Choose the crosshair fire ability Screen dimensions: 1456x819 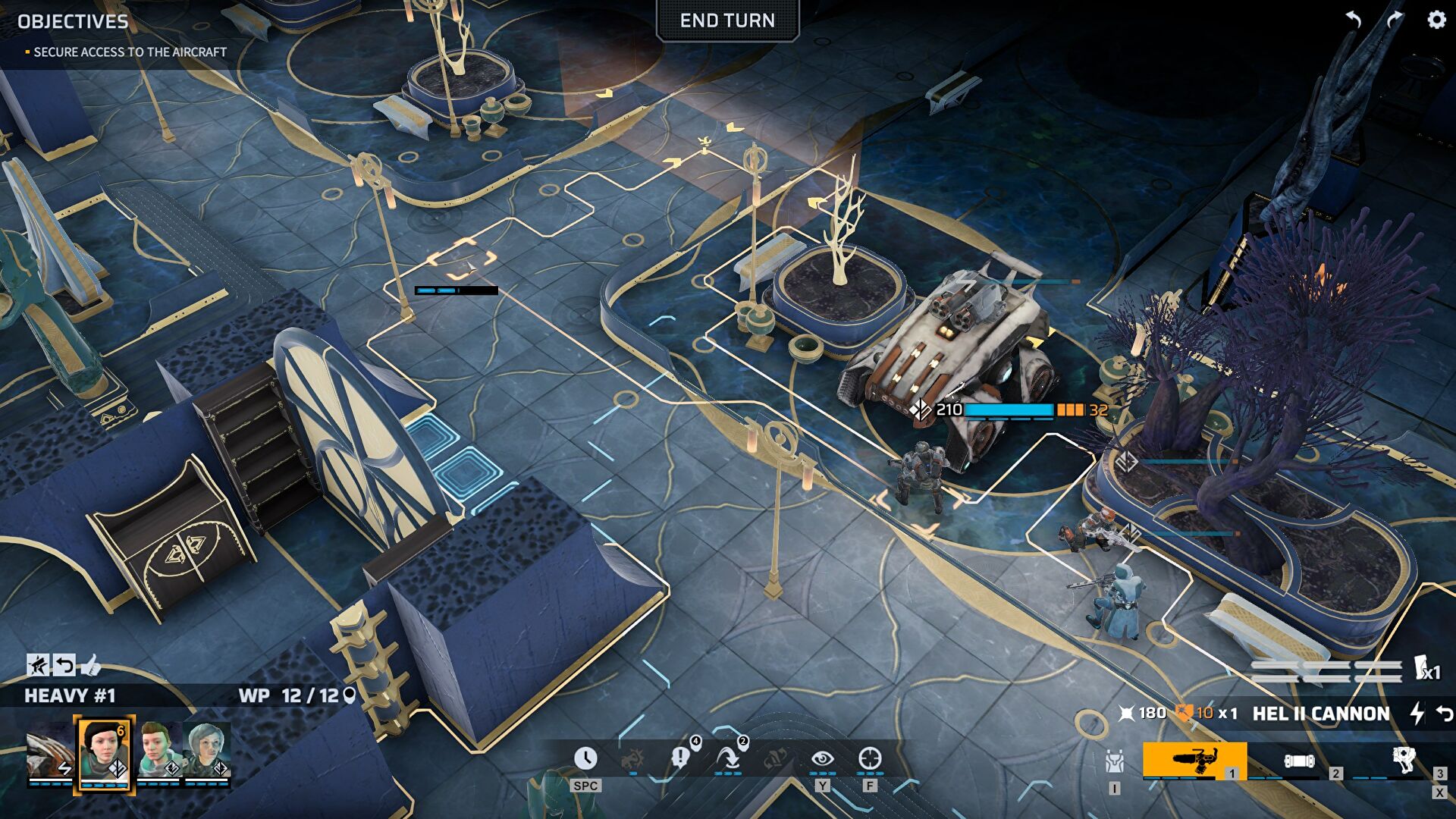point(870,758)
